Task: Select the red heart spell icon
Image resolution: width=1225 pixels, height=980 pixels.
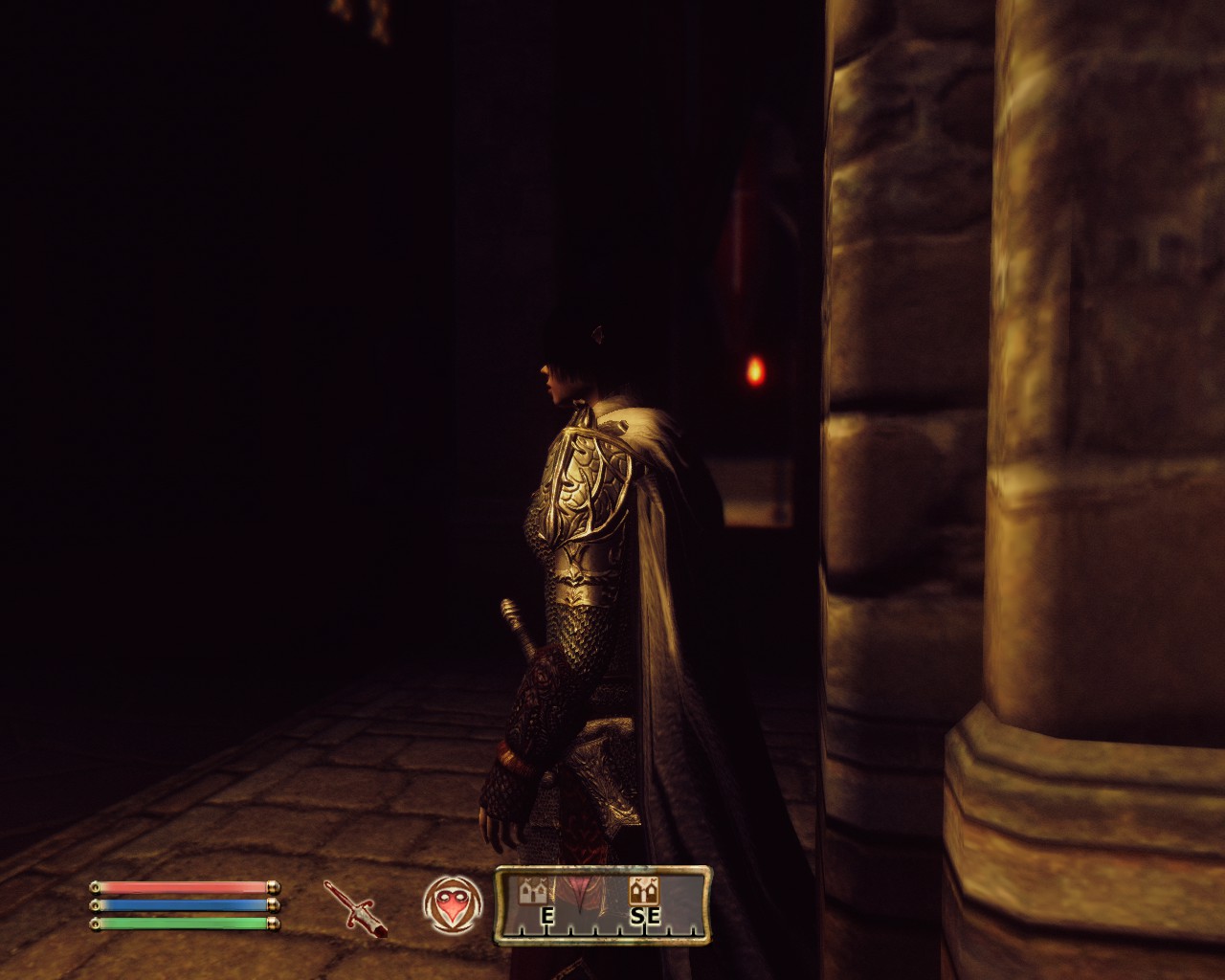Action: click(451, 904)
